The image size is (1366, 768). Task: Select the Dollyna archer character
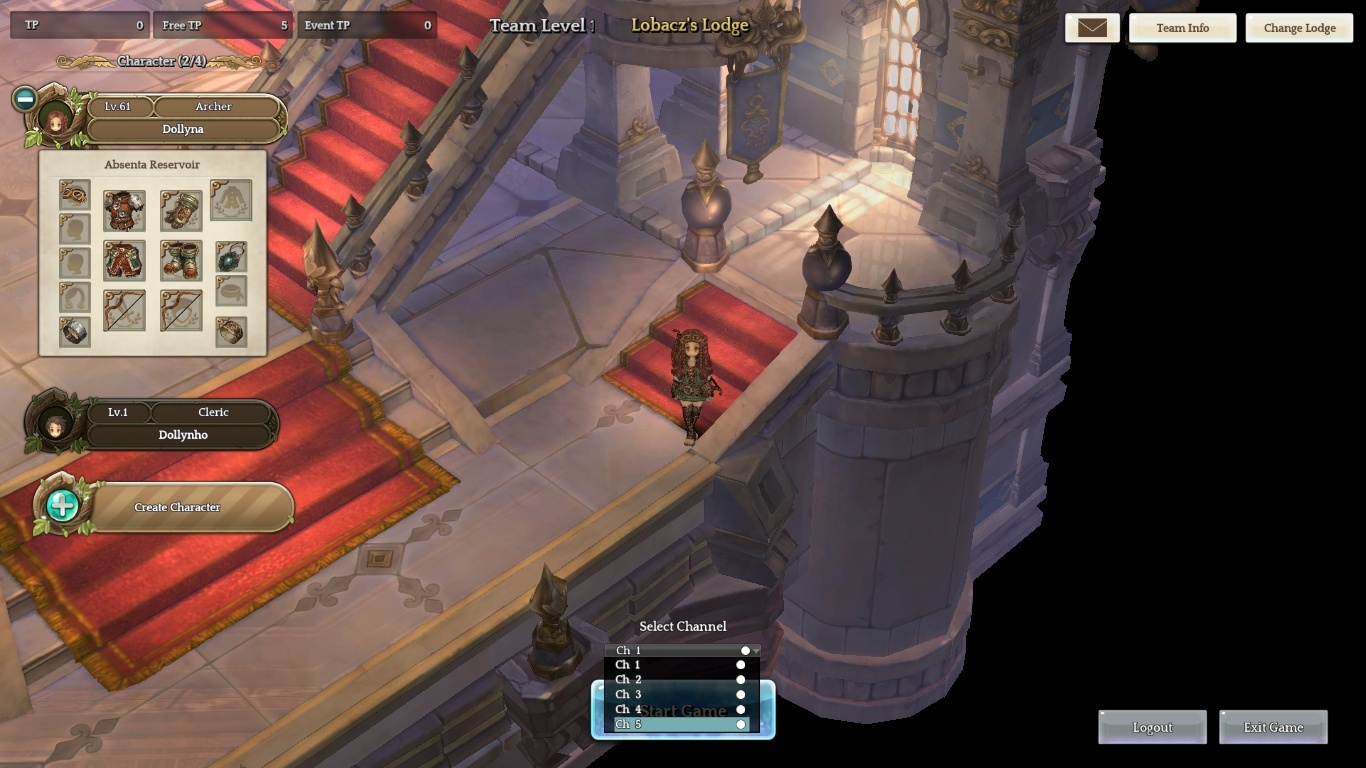[x=182, y=129]
